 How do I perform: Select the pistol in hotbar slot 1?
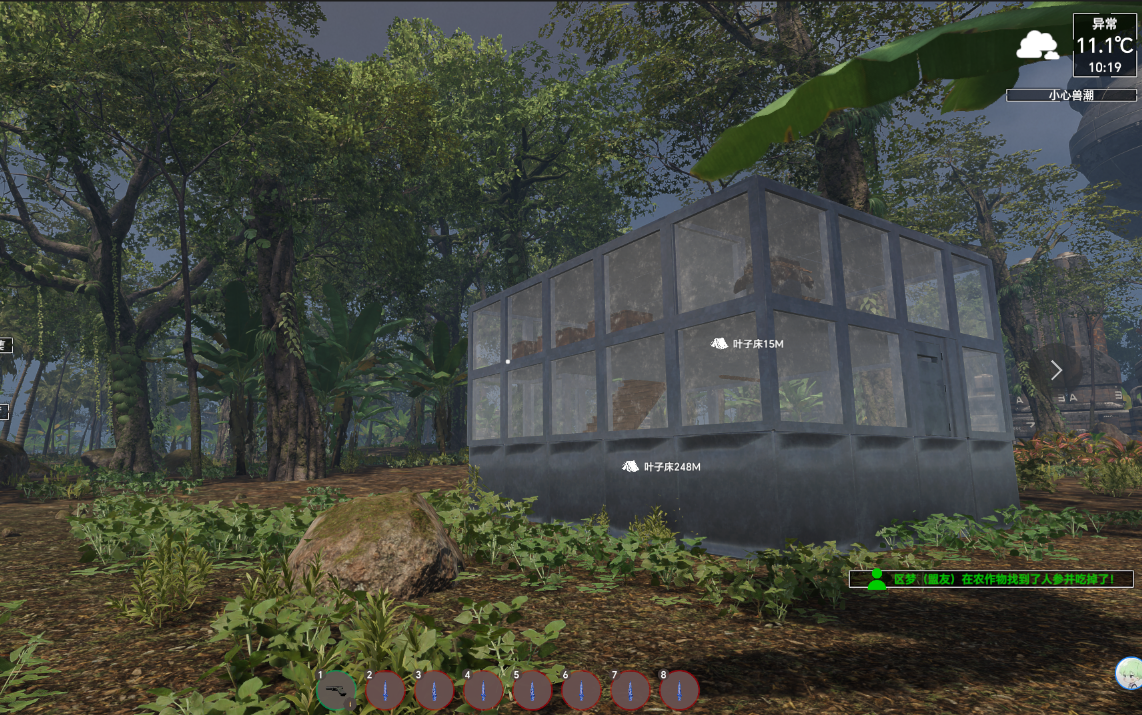click(336, 690)
